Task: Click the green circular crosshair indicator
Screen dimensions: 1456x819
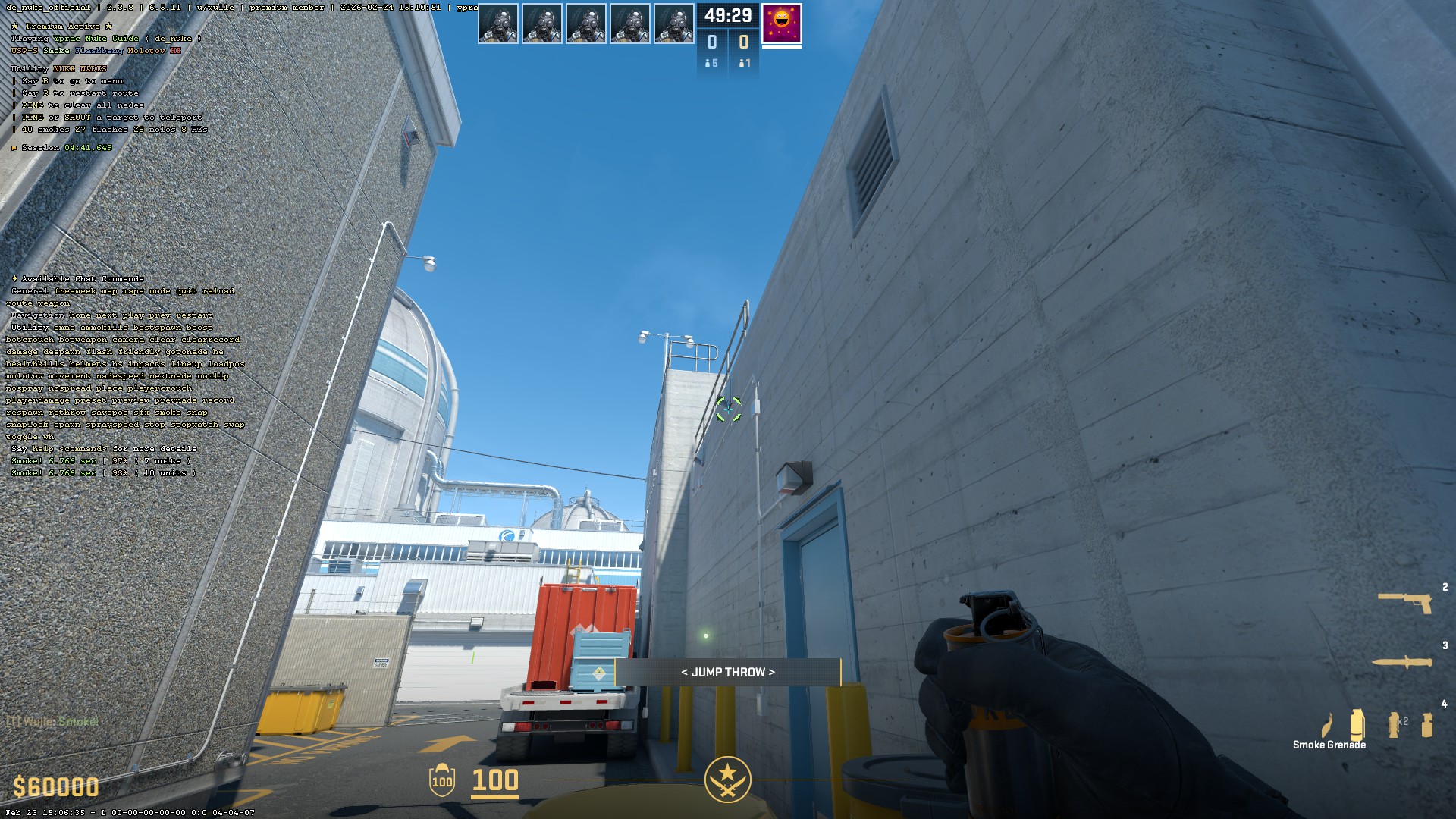Action: coord(729,409)
